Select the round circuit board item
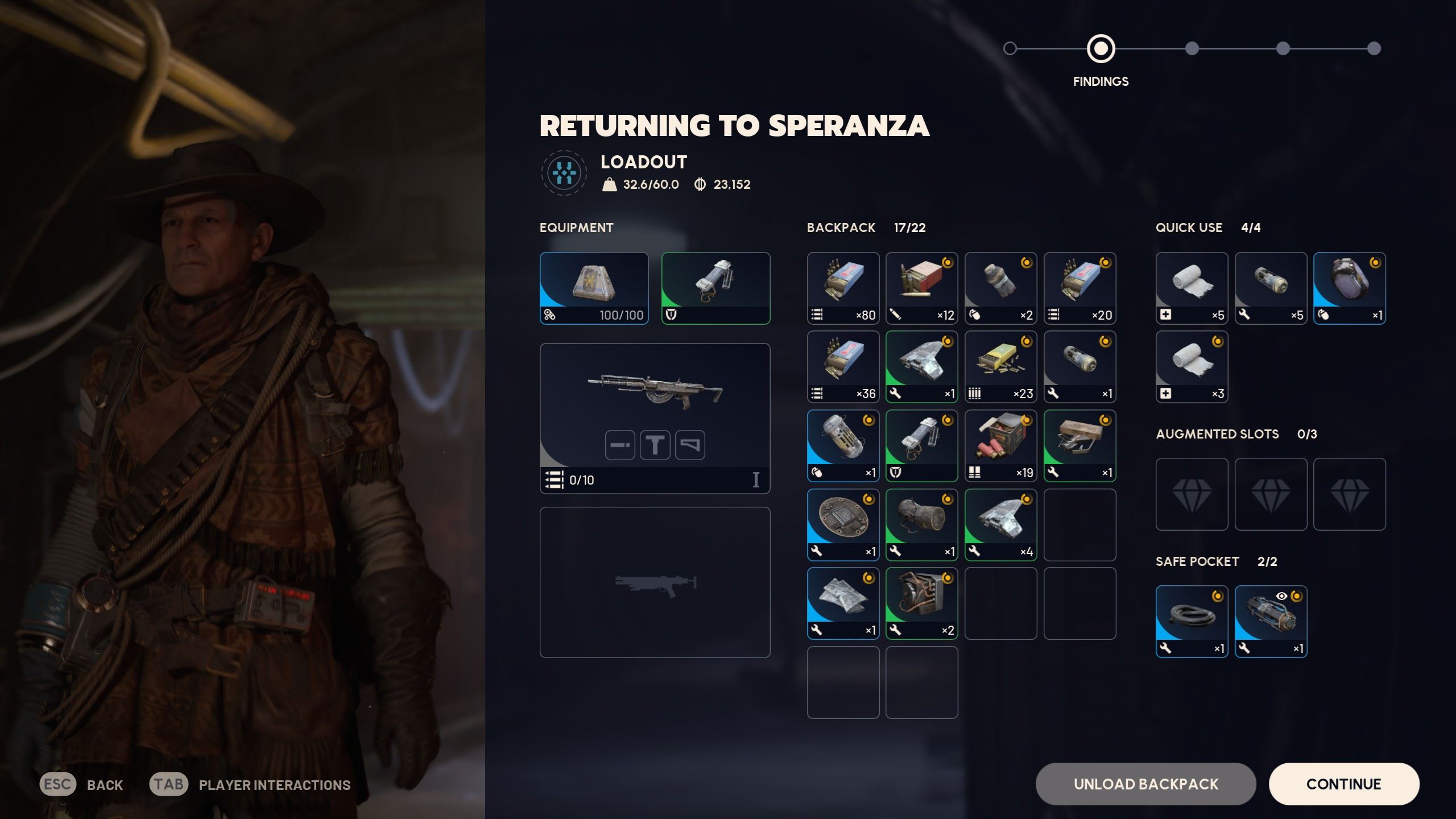Viewport: 1456px width, 819px height. pyautogui.click(x=843, y=524)
